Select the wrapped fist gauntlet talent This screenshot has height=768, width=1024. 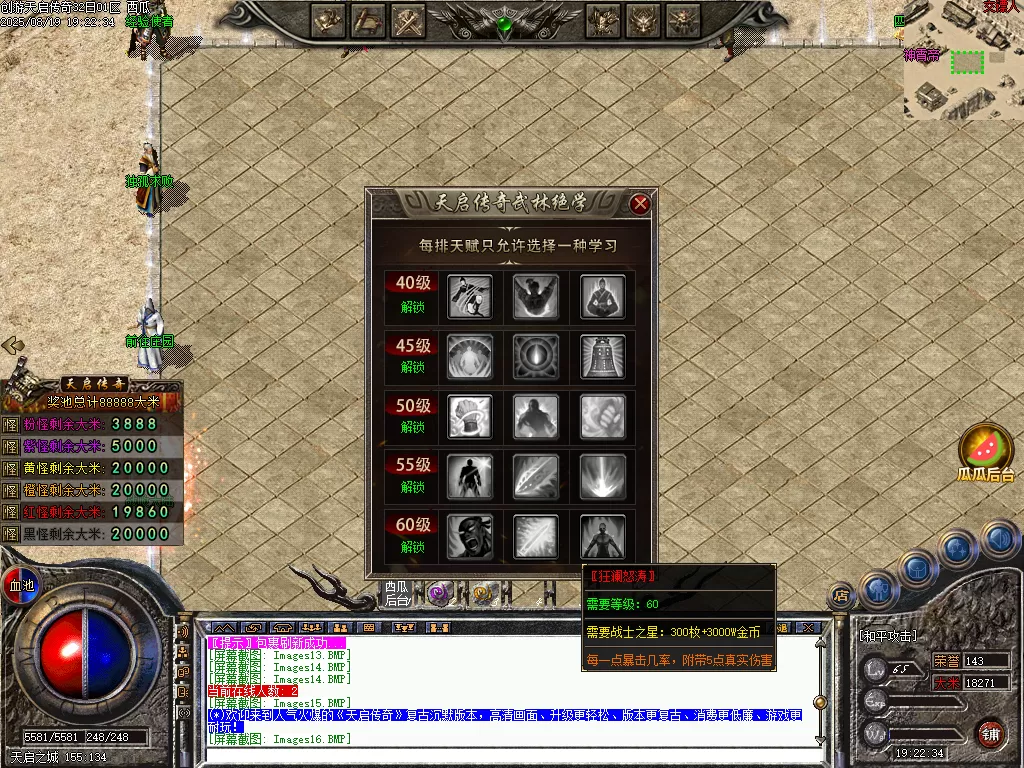(x=469, y=416)
